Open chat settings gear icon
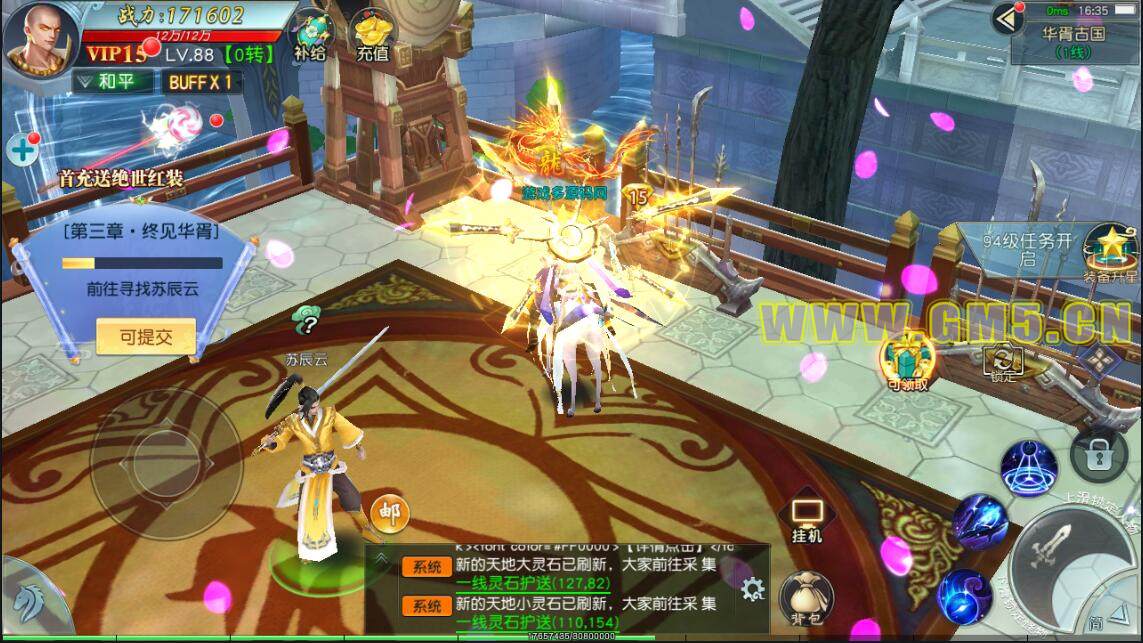The width and height of the screenshot is (1143, 643). coord(751,589)
